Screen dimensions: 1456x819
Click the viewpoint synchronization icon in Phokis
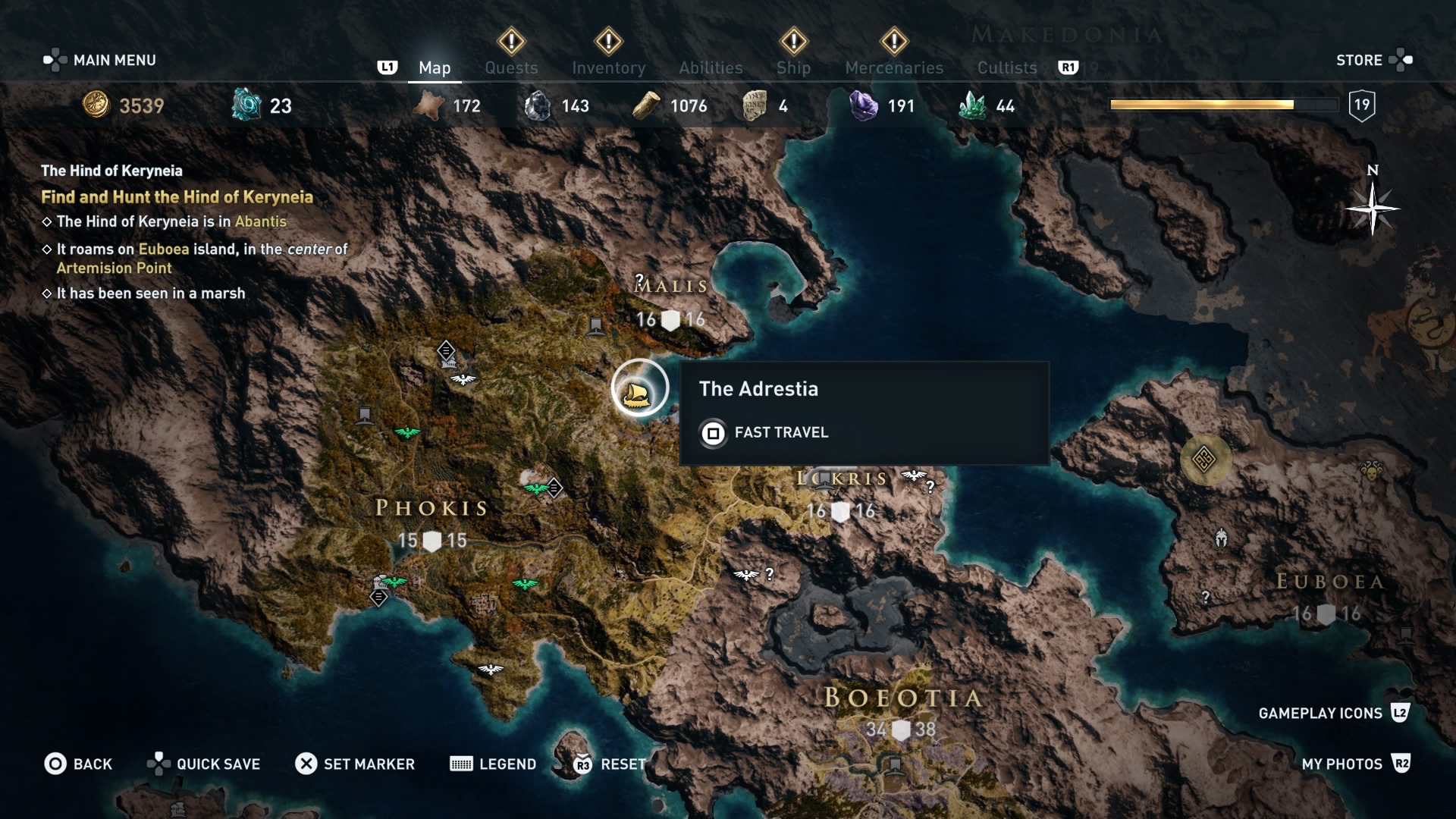coord(446,351)
